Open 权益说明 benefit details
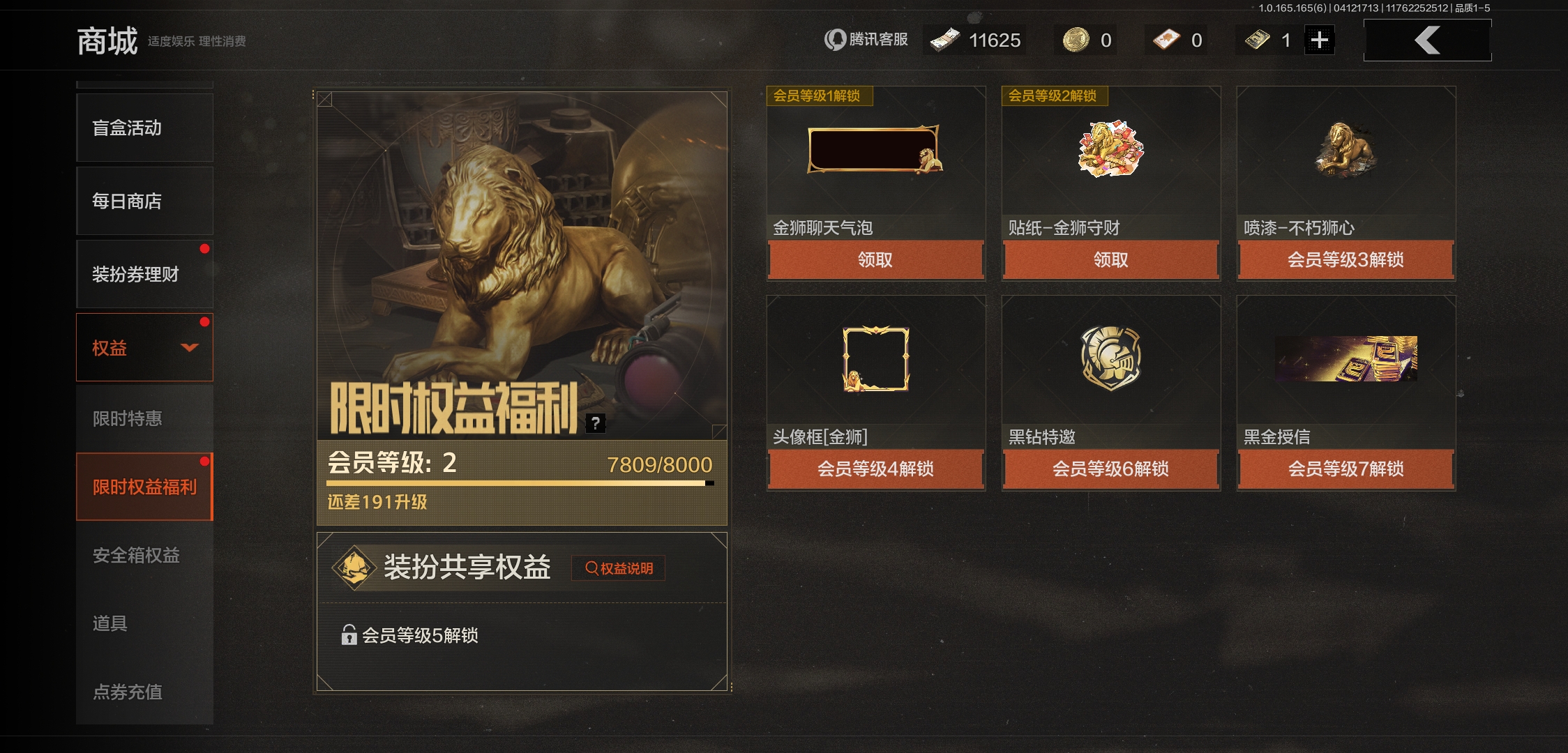The image size is (1568, 753). tap(618, 568)
